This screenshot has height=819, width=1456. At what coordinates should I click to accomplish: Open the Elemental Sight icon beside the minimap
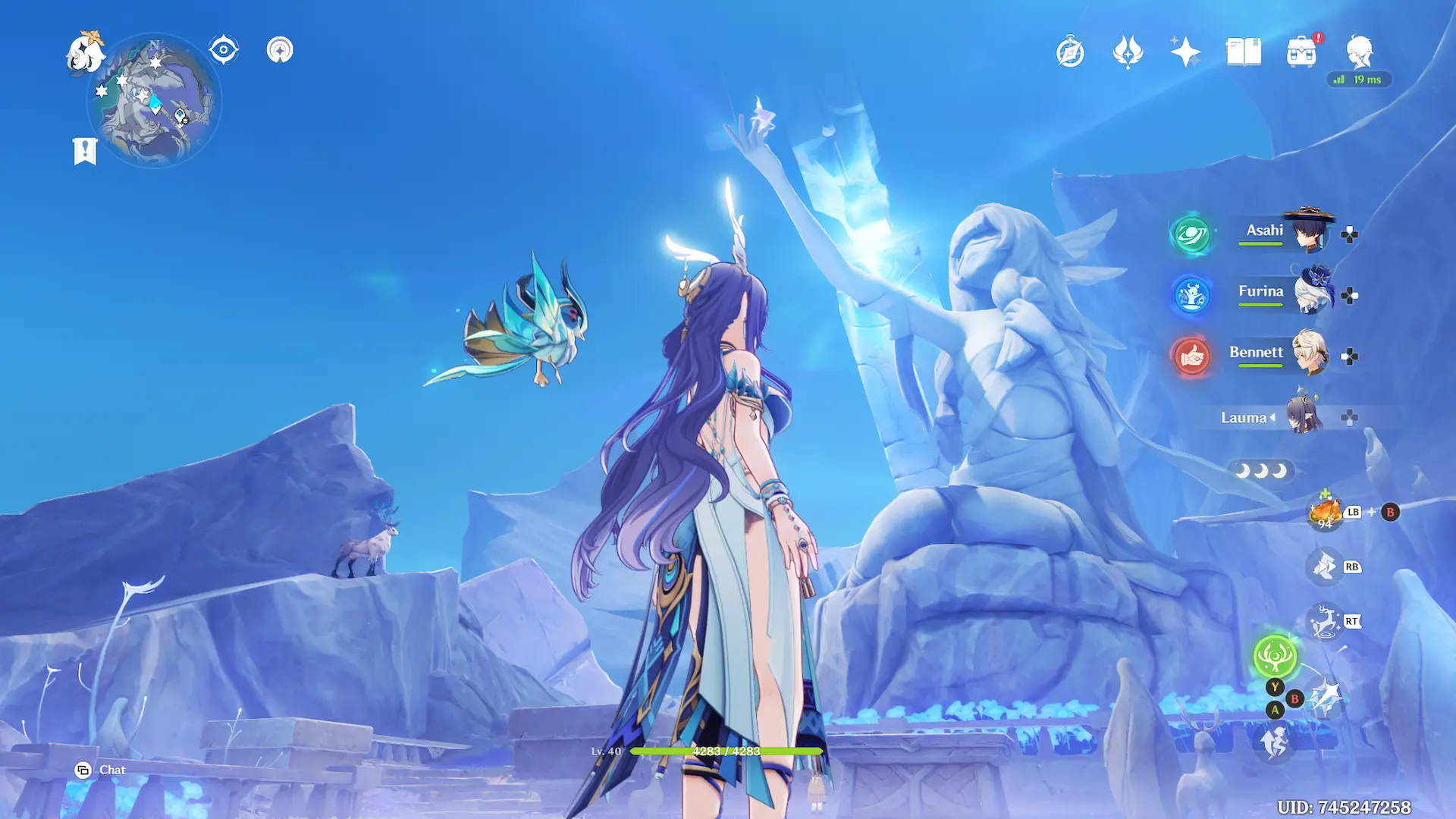(280, 50)
